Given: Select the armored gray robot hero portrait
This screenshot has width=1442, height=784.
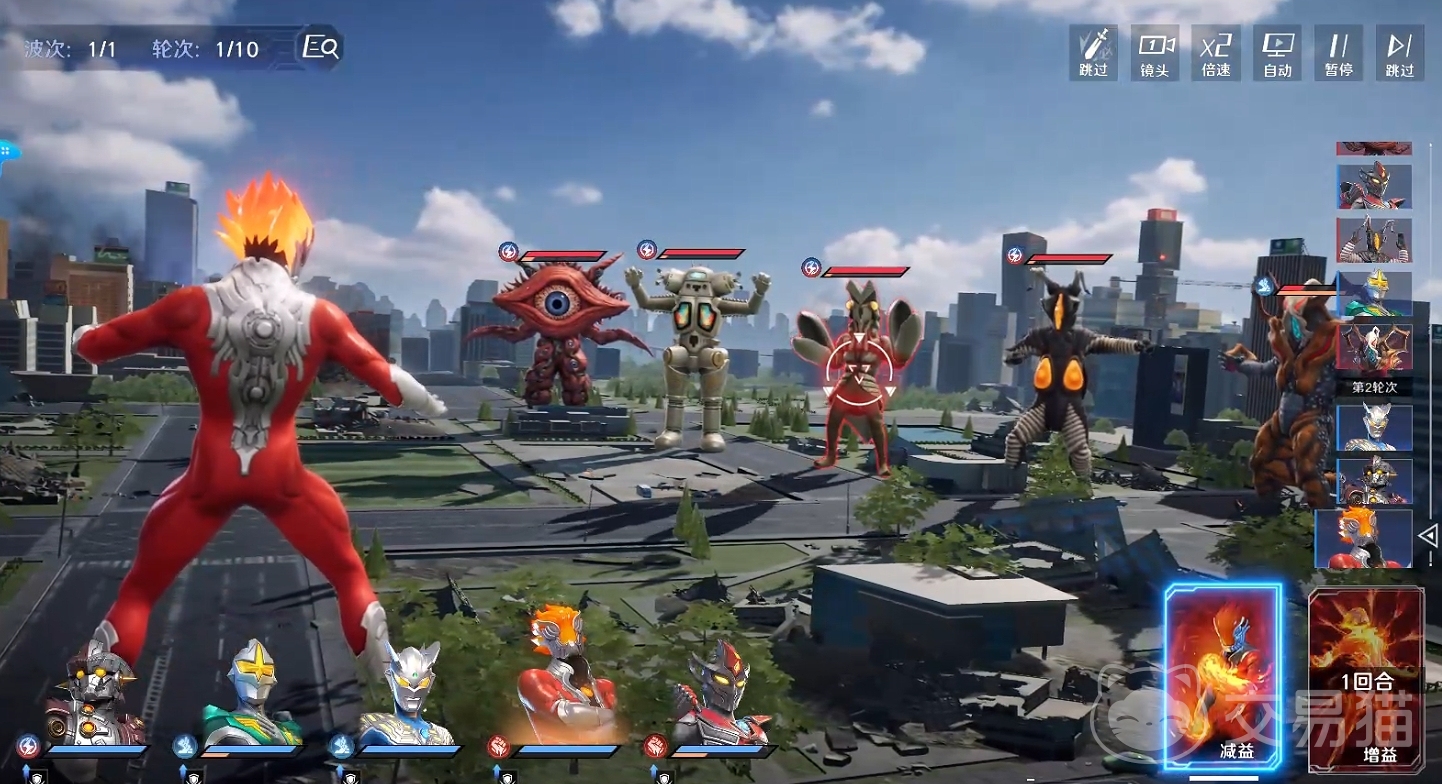Looking at the screenshot, I should (95, 690).
